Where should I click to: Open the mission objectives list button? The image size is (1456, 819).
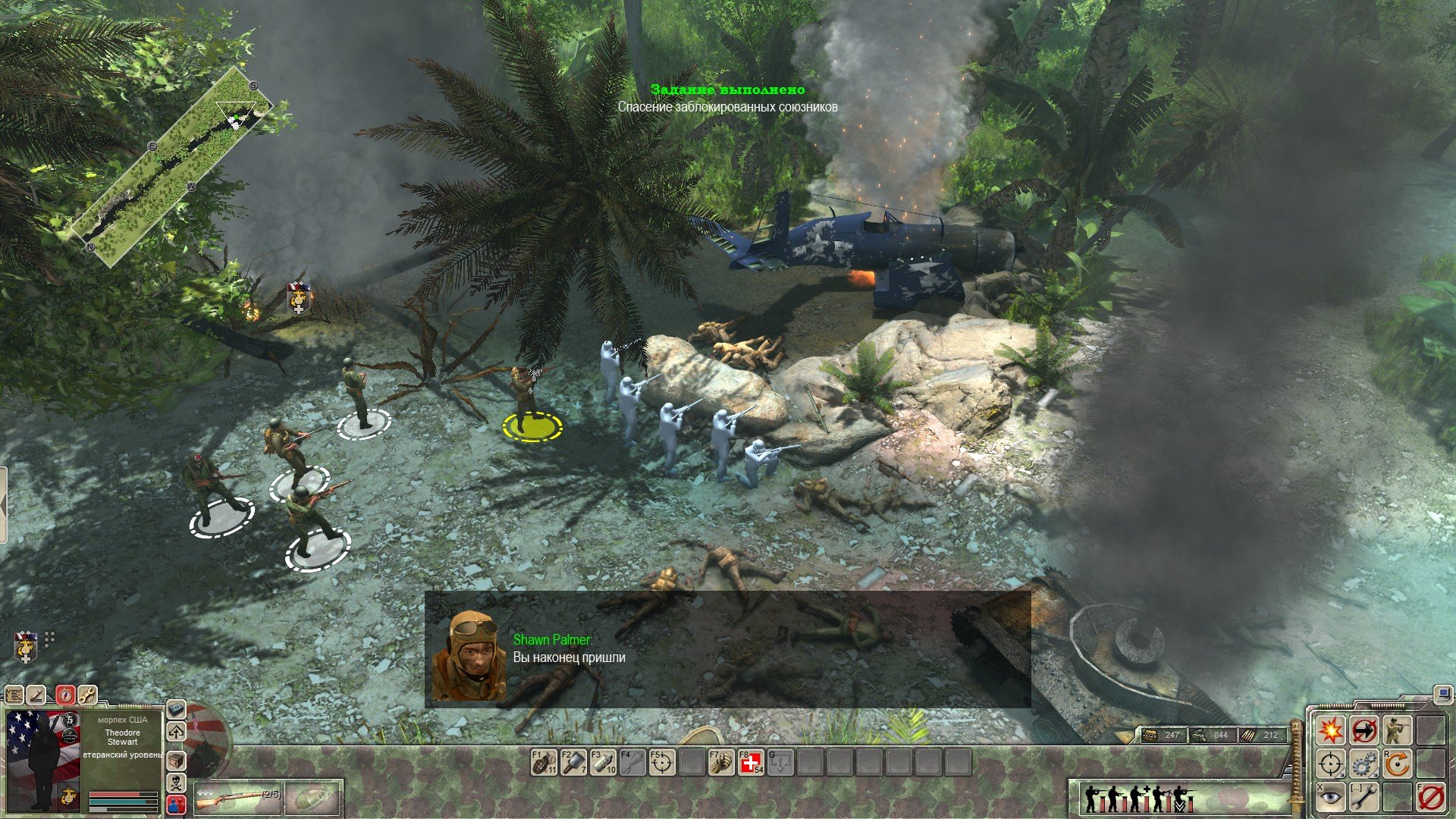[14, 694]
